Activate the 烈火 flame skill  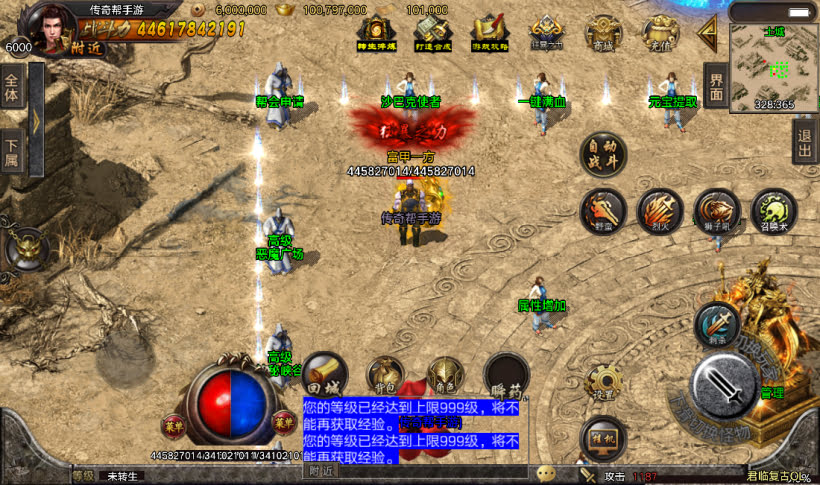point(660,211)
